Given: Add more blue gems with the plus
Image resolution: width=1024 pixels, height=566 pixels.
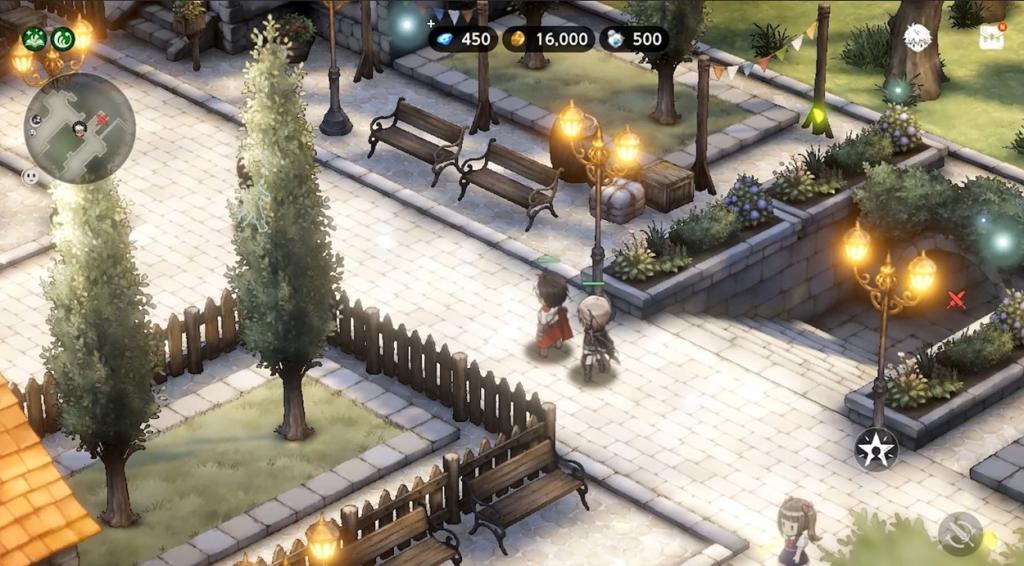Looking at the screenshot, I should click(432, 22).
